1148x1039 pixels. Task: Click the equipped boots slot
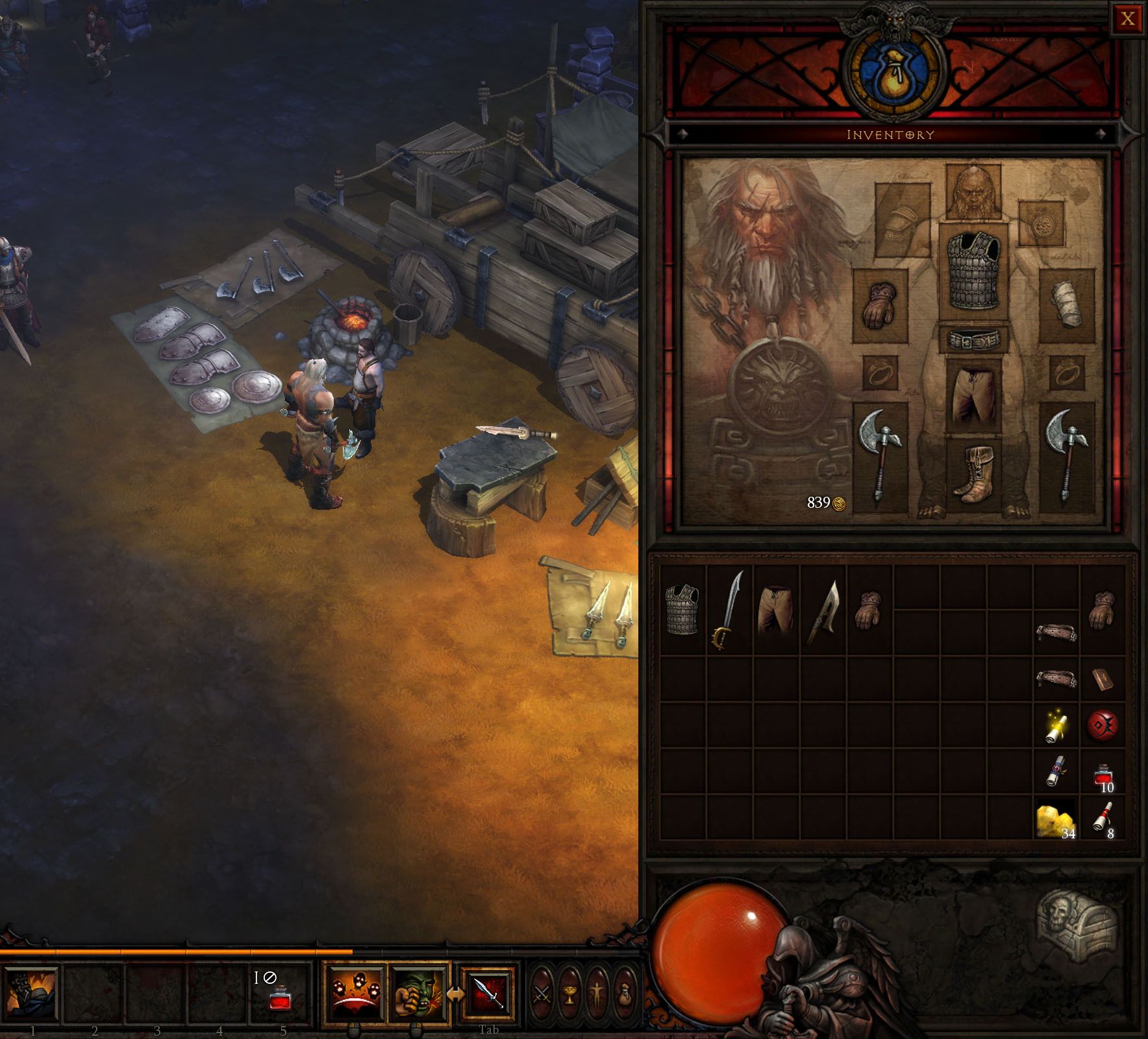[x=973, y=475]
